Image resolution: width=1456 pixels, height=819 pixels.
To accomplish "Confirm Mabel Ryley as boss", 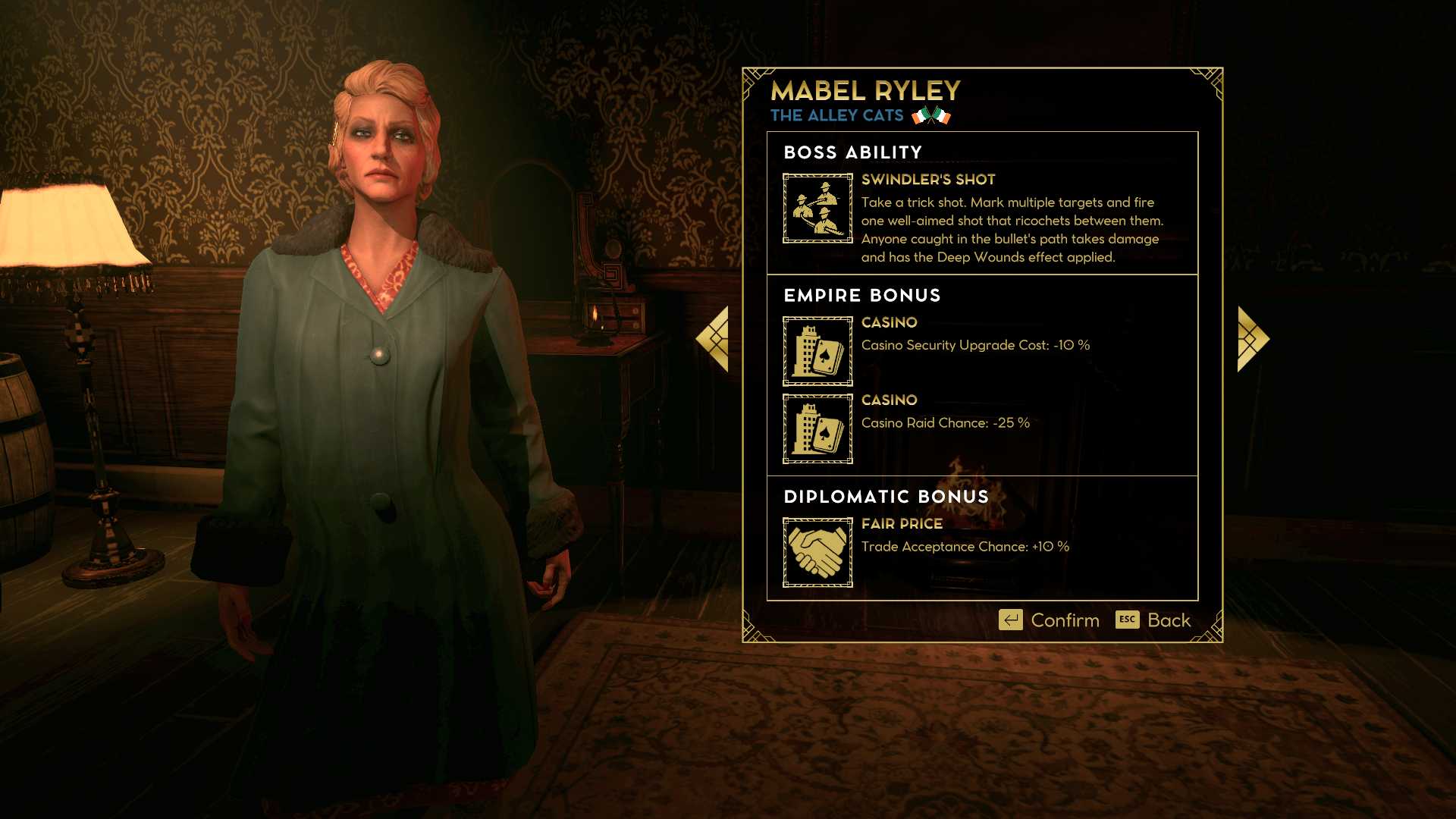I will (1050, 620).
